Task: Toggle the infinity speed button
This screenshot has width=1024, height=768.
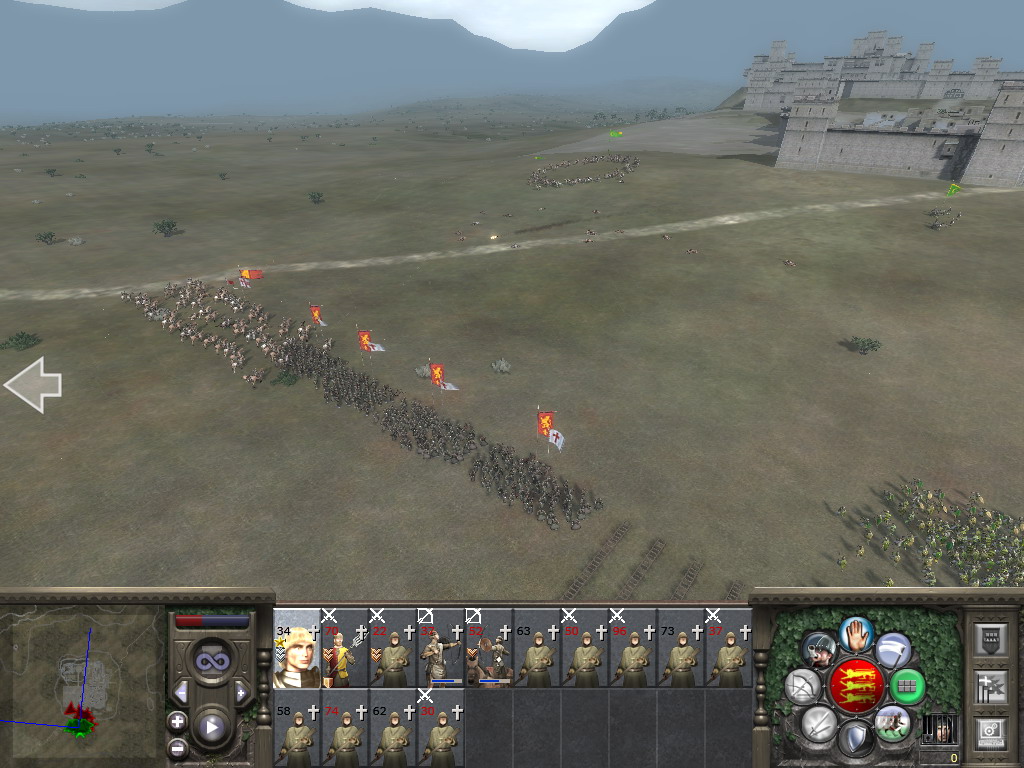Action: (211, 660)
